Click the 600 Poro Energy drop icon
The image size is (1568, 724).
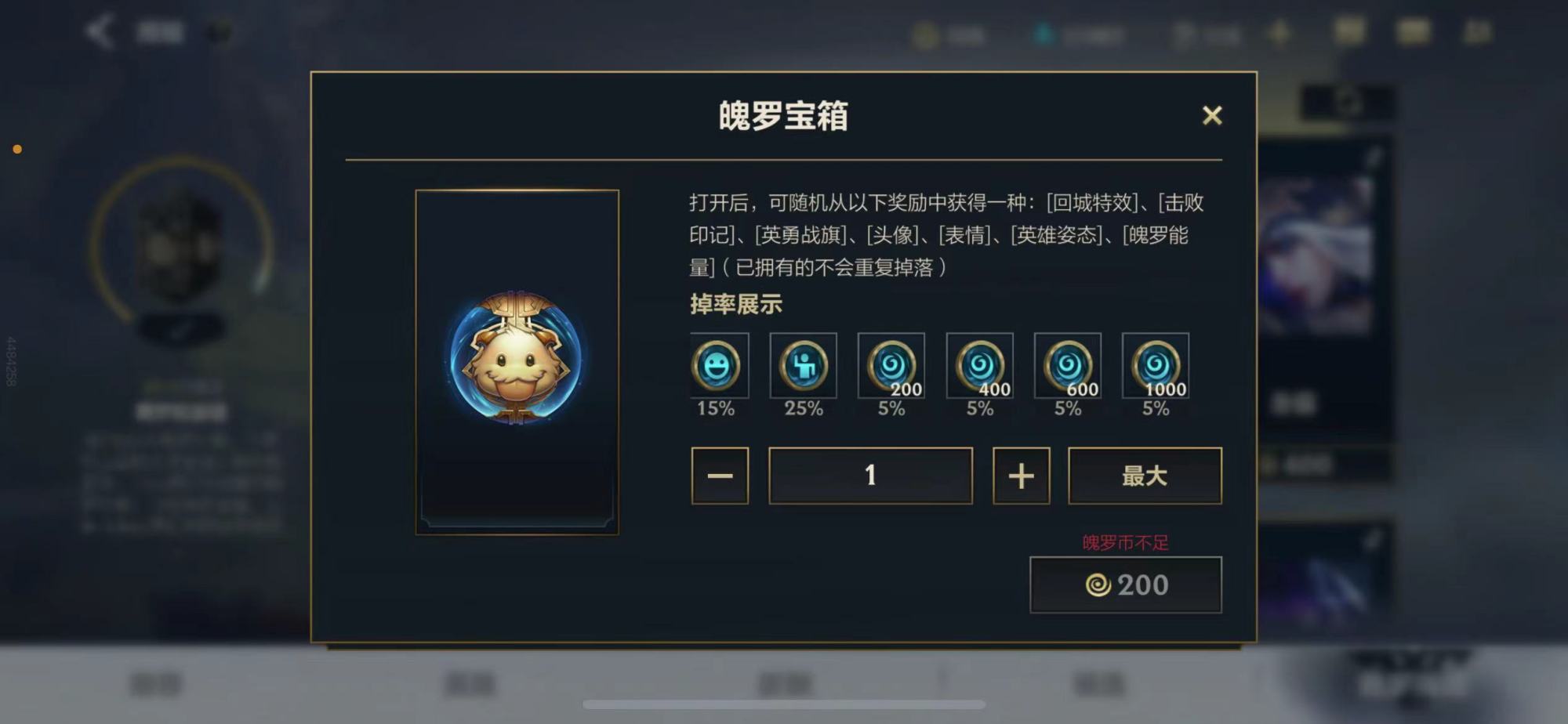tap(1067, 365)
